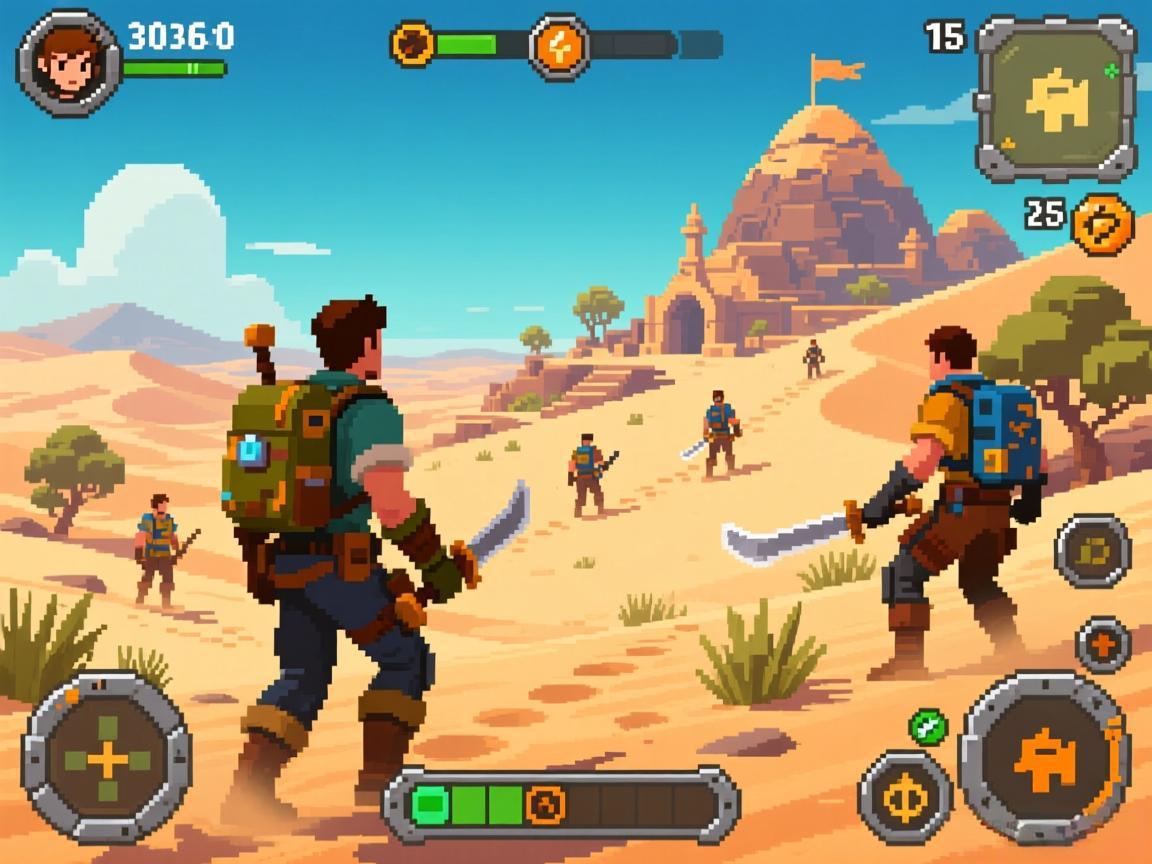Tap the movement D-pad control
1152x864 pixels.
click(x=107, y=759)
